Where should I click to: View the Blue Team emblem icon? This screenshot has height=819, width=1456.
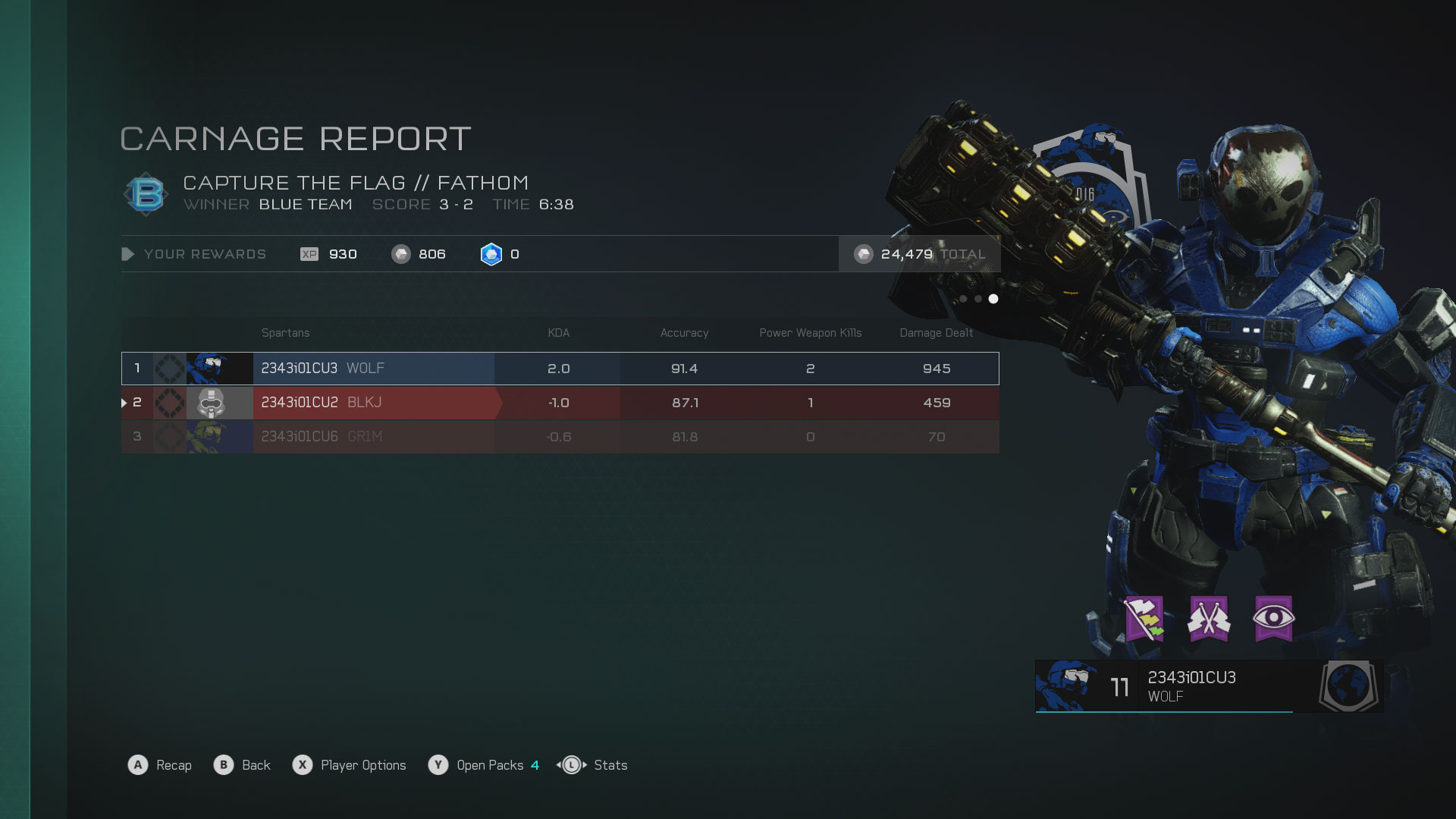(146, 194)
